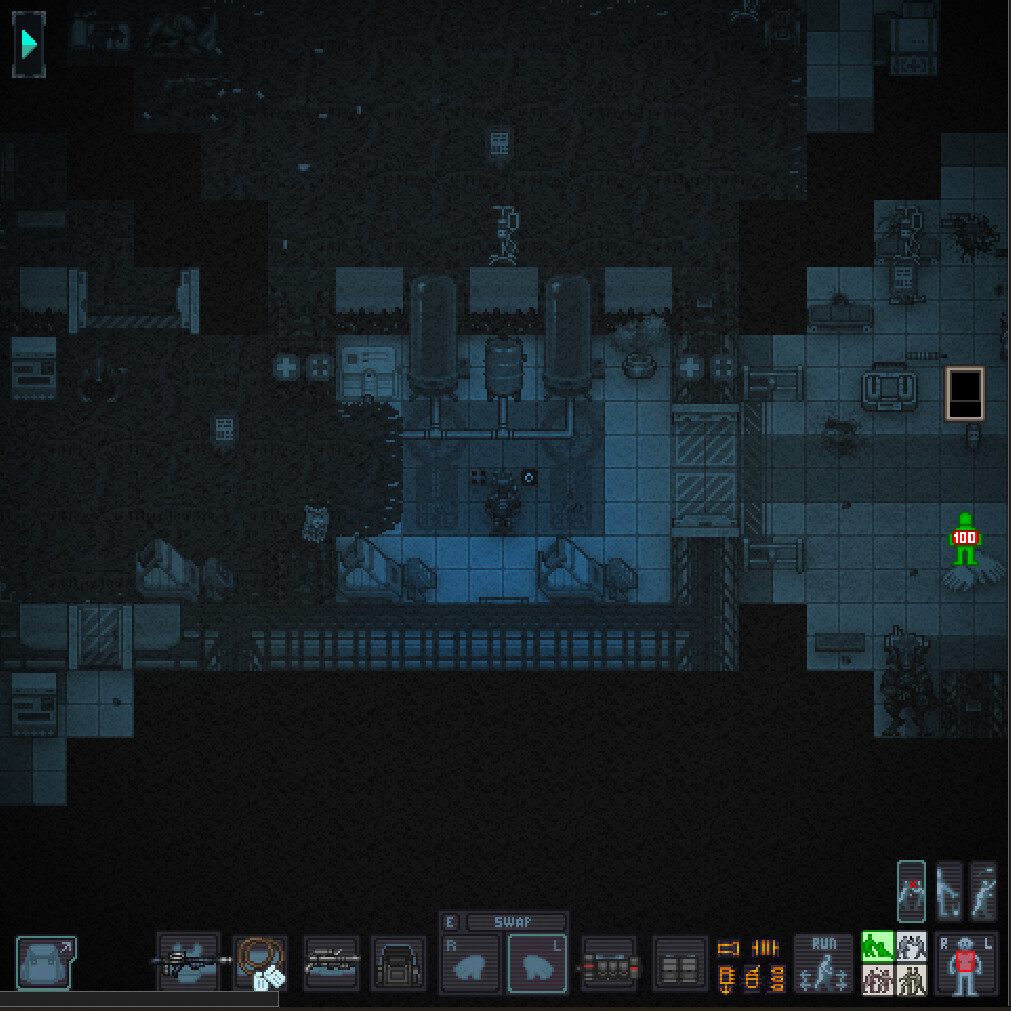Open the dark backpack equipment slot

pos(398,963)
